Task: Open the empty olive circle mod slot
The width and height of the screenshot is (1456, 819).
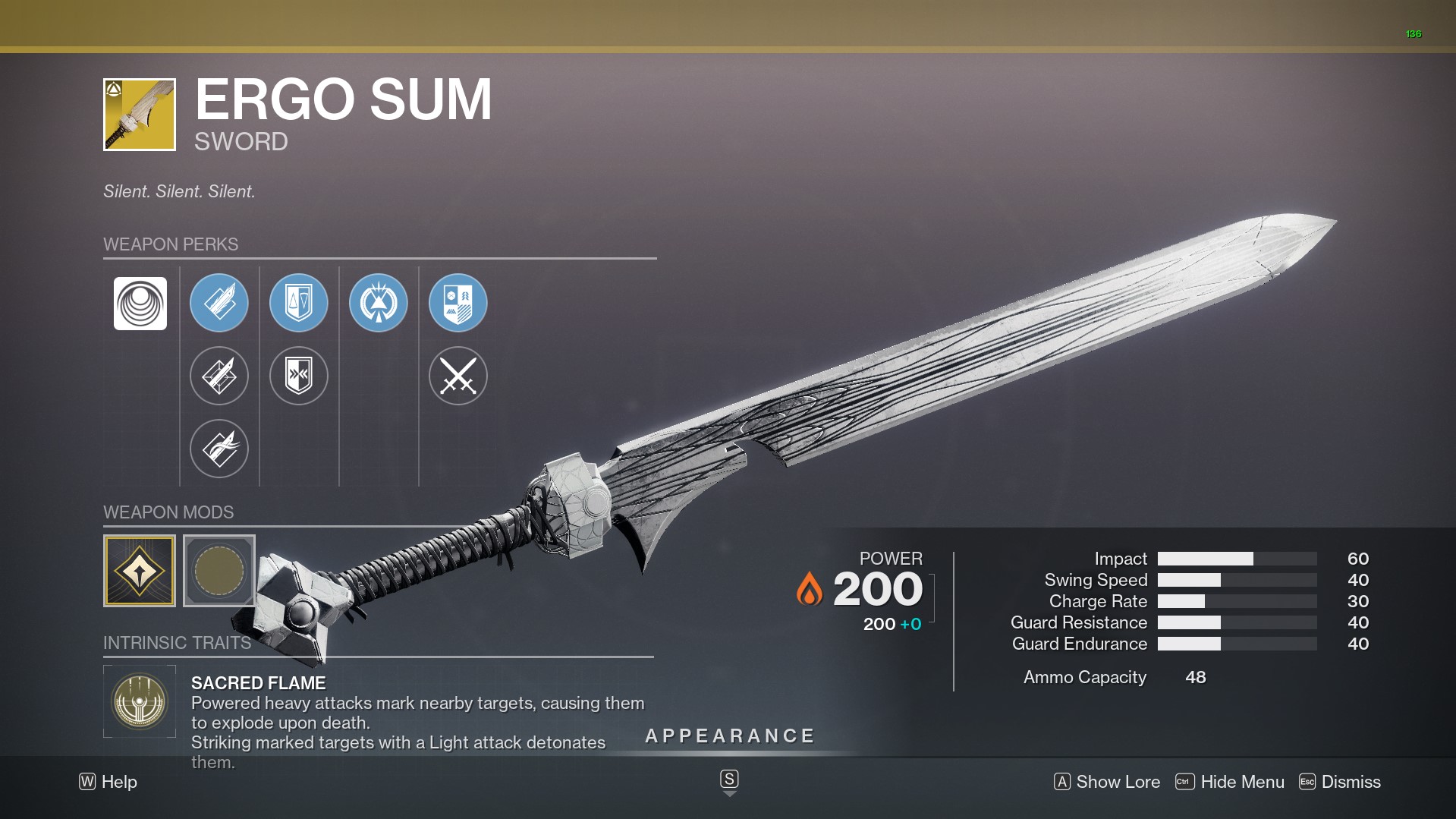Action: click(x=219, y=571)
